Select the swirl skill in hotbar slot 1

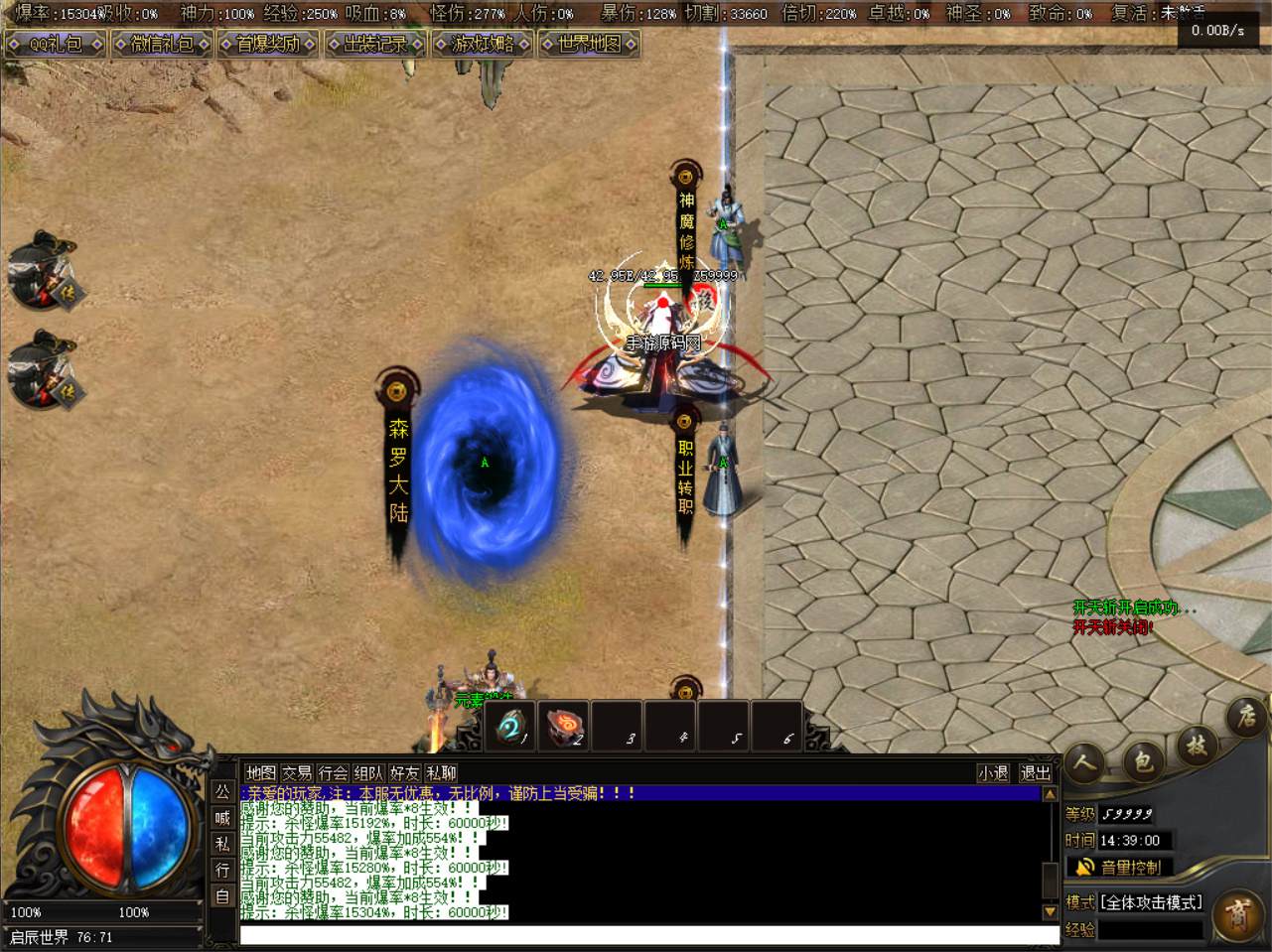point(510,727)
